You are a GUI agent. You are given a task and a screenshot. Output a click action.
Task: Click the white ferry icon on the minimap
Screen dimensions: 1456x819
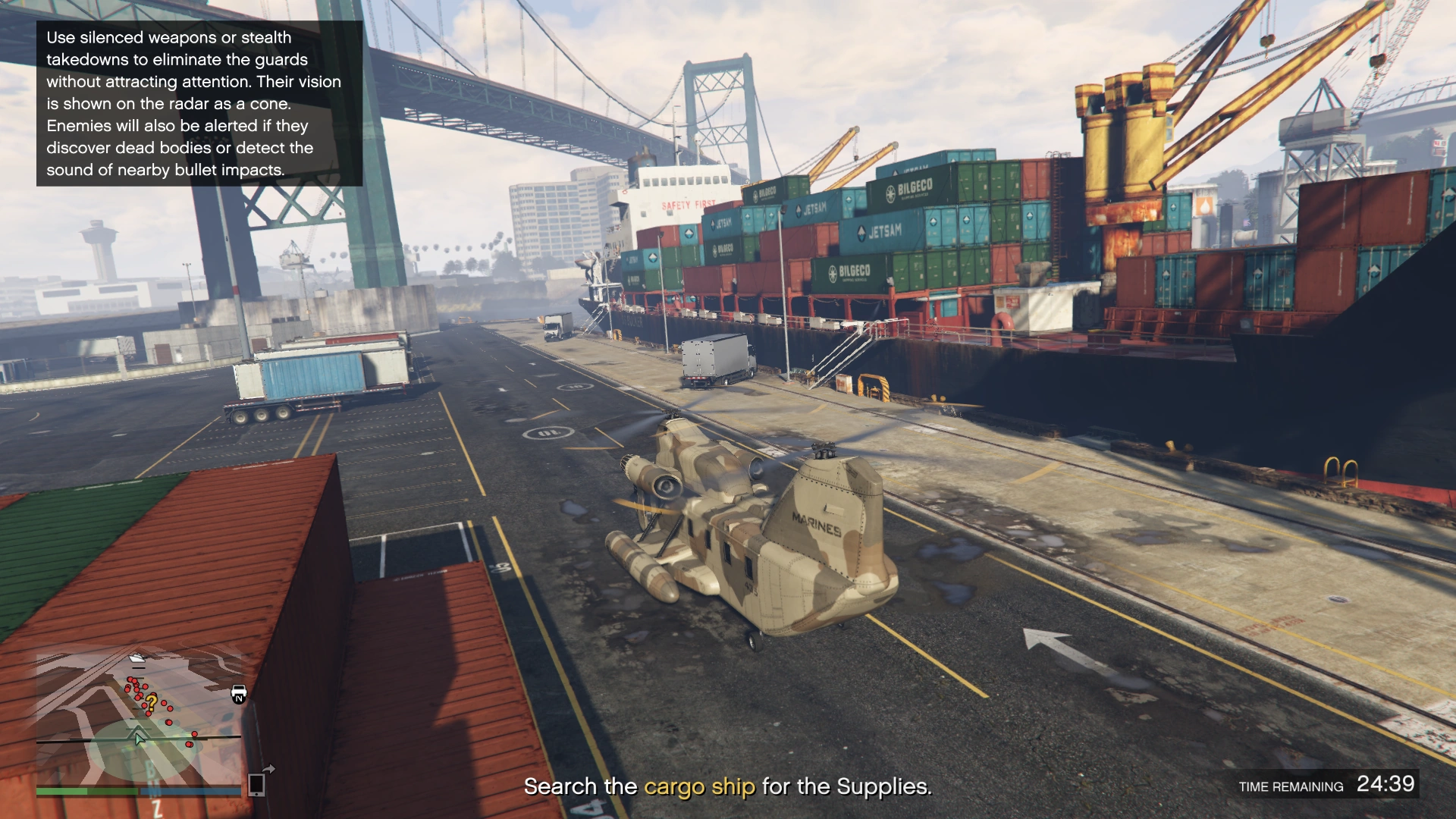coord(136,657)
